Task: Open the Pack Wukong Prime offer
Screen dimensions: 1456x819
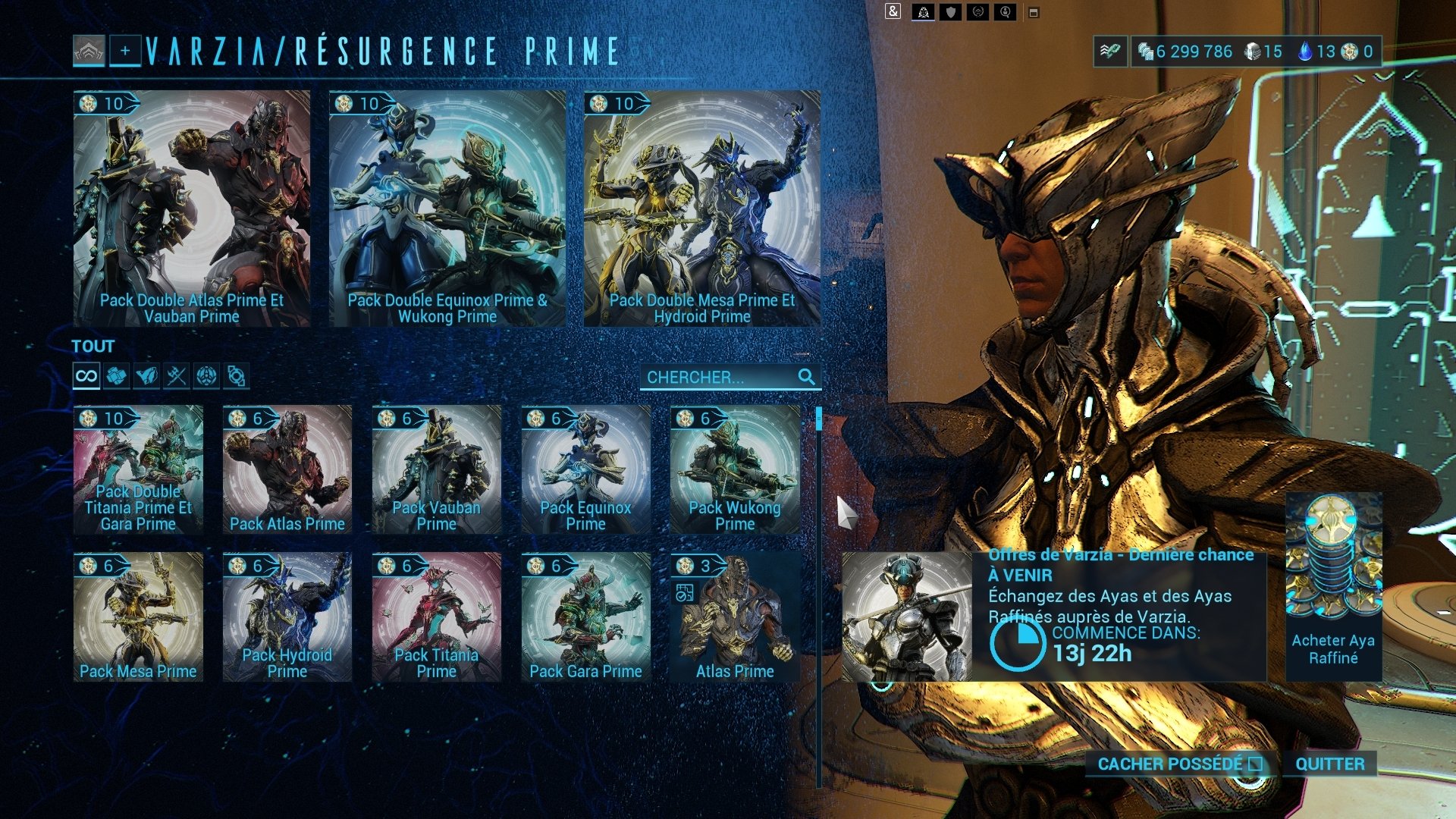Action: (735, 469)
